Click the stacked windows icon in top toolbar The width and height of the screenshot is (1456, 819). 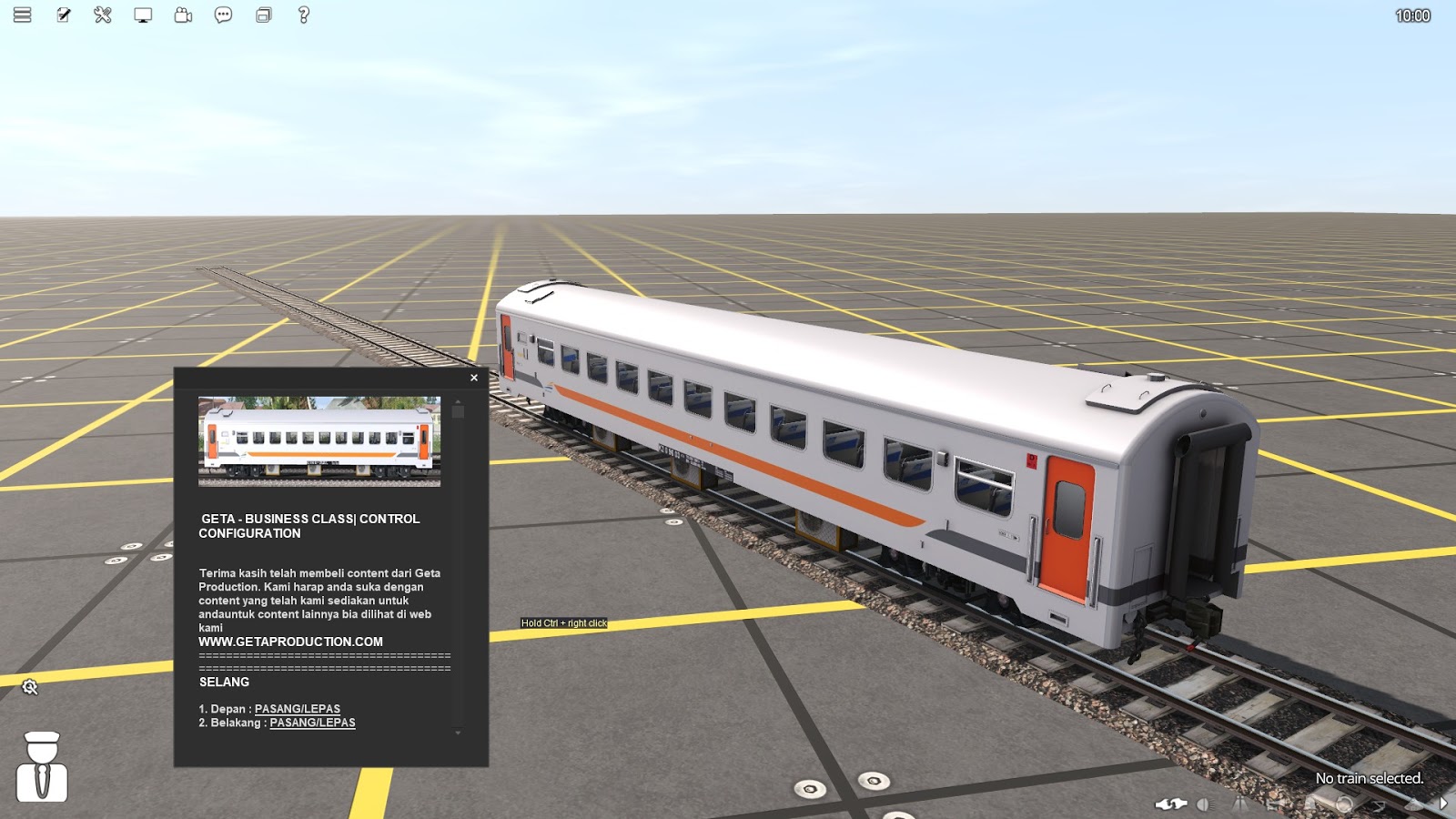point(262,15)
